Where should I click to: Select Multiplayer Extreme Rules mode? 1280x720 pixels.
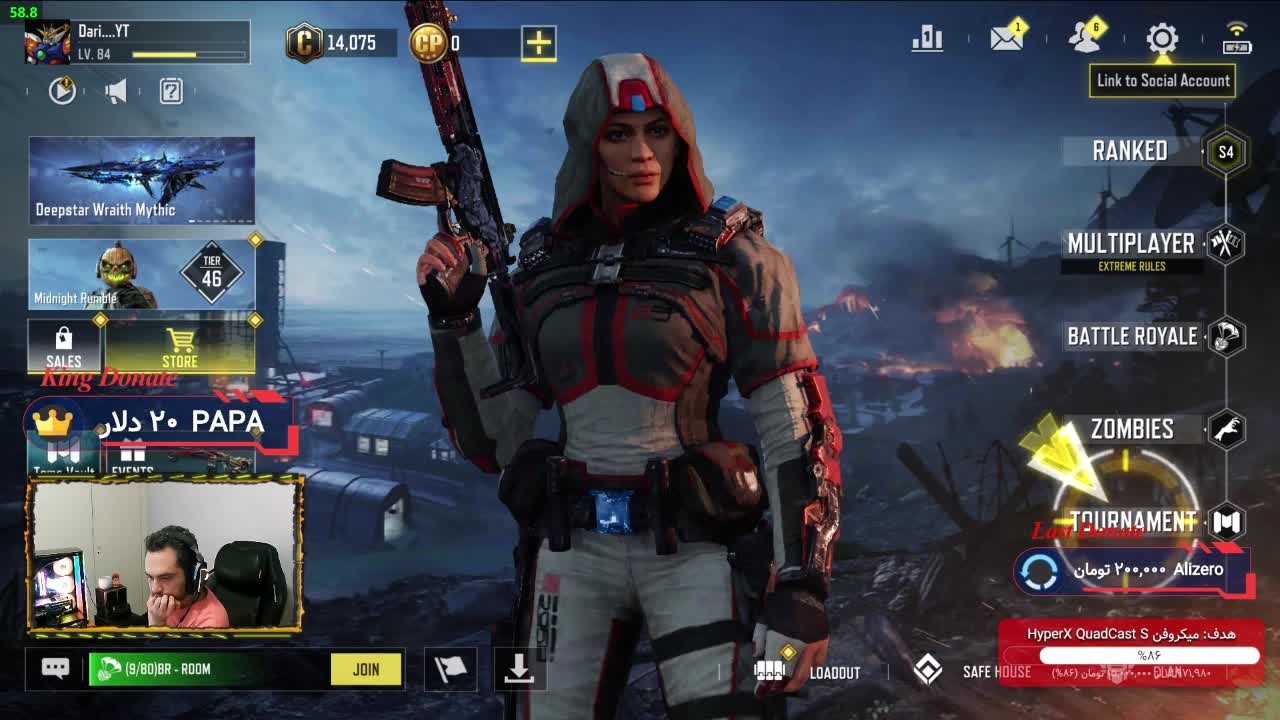pyautogui.click(x=1131, y=245)
